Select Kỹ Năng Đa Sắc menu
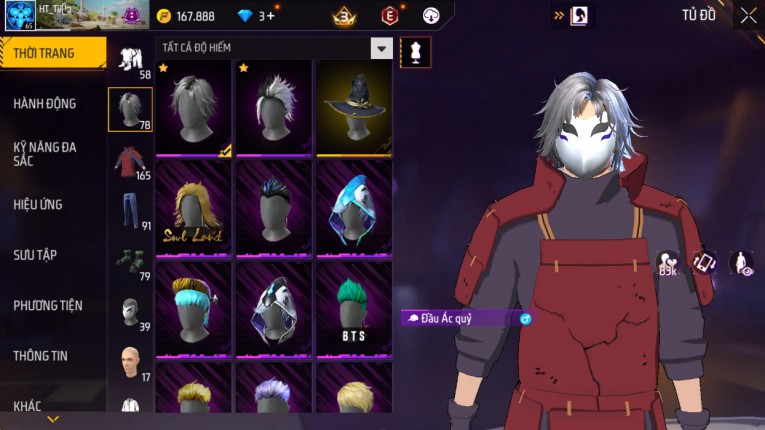 45,153
